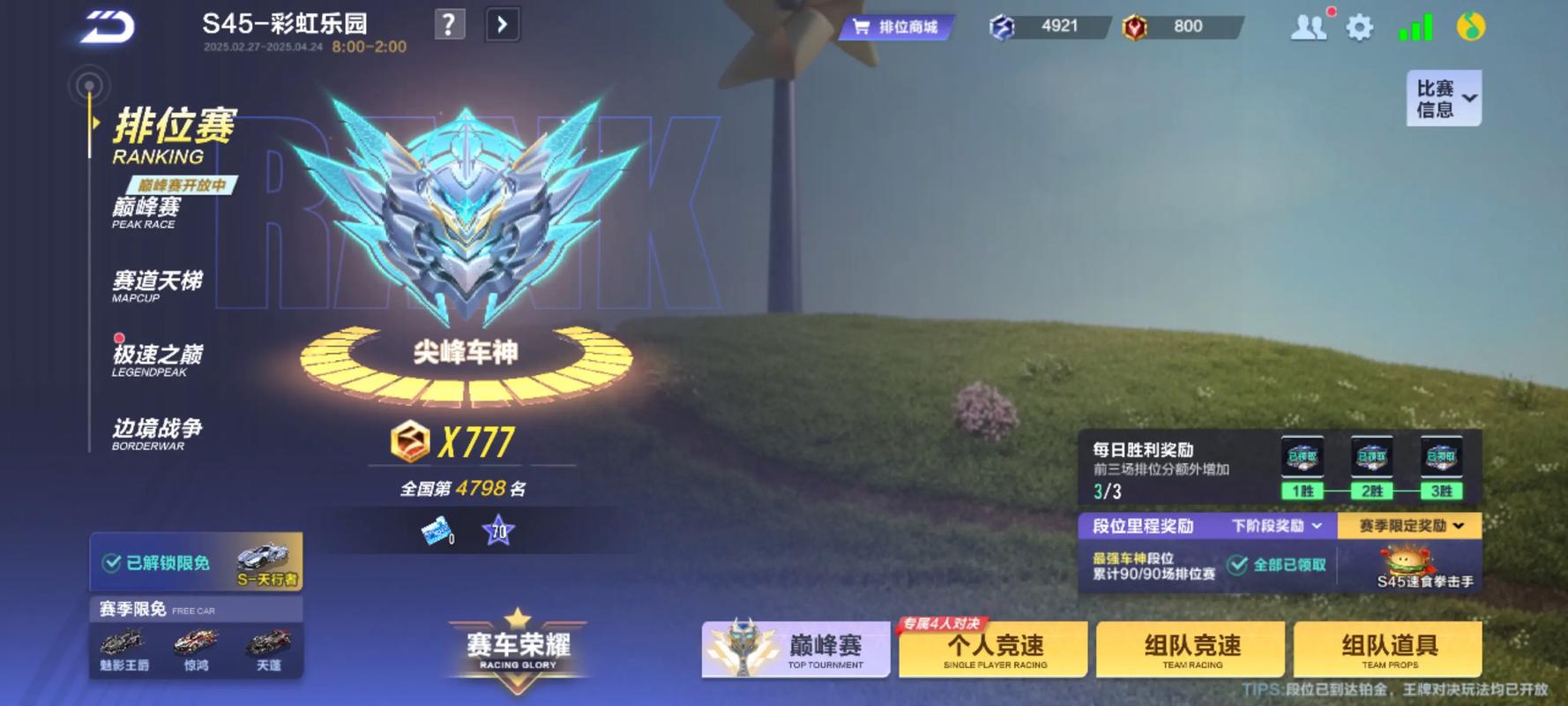The width and height of the screenshot is (1568, 706).
Task: View the 已解锁限免 S-天行者 car
Action: click(196, 562)
